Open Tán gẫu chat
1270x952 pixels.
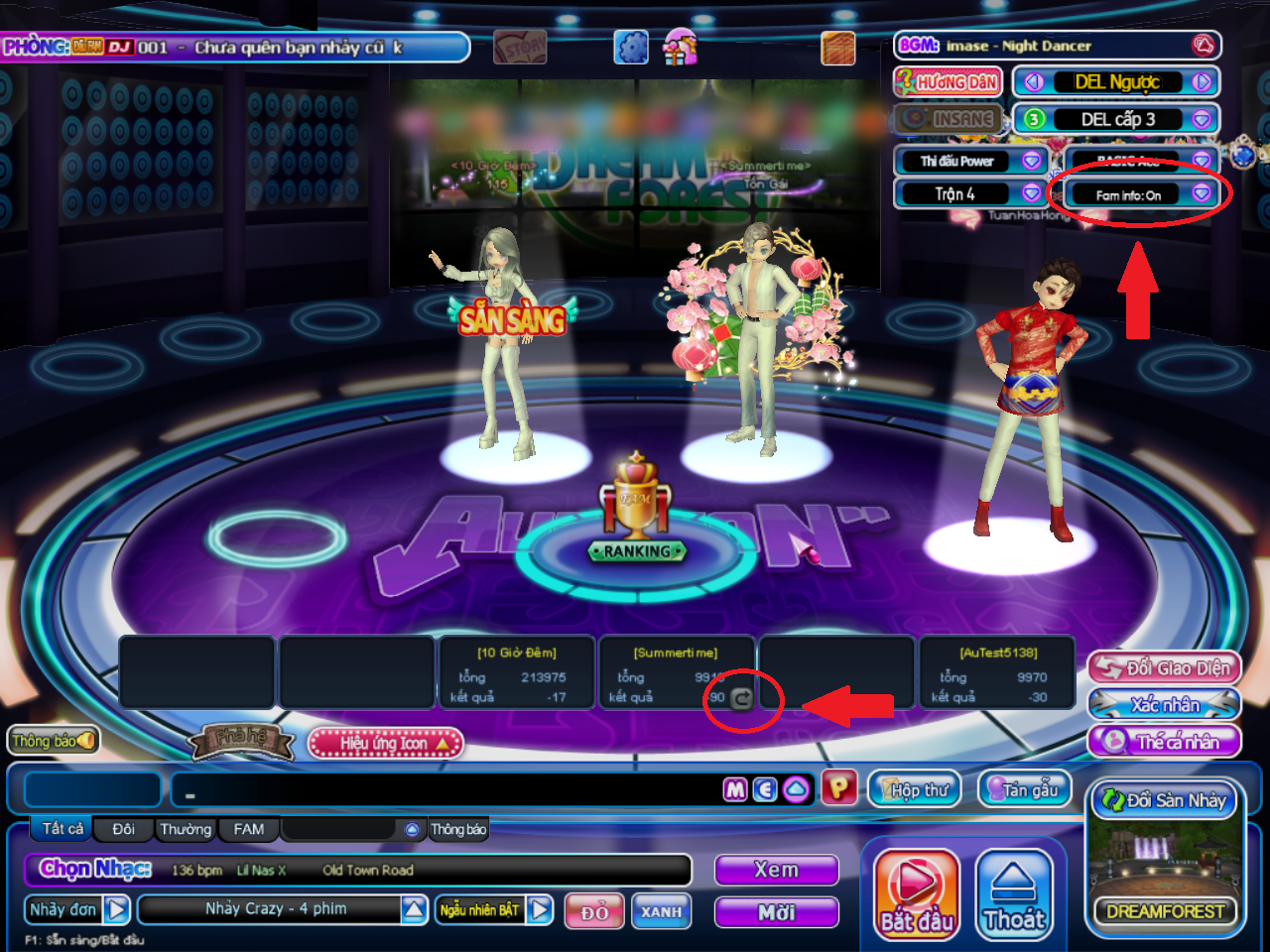[x=1025, y=789]
